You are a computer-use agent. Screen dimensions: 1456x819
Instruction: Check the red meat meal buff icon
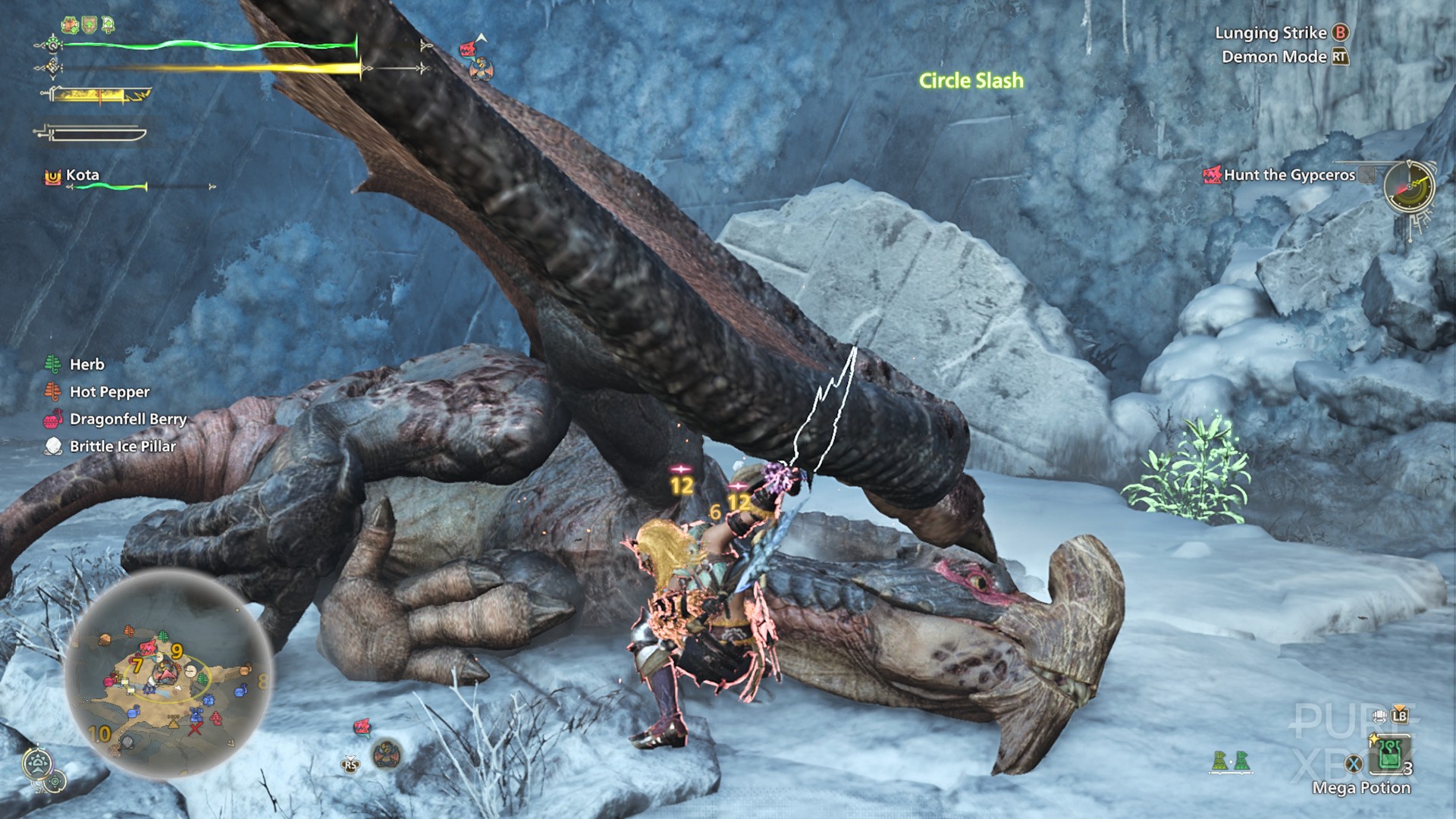coord(71,25)
